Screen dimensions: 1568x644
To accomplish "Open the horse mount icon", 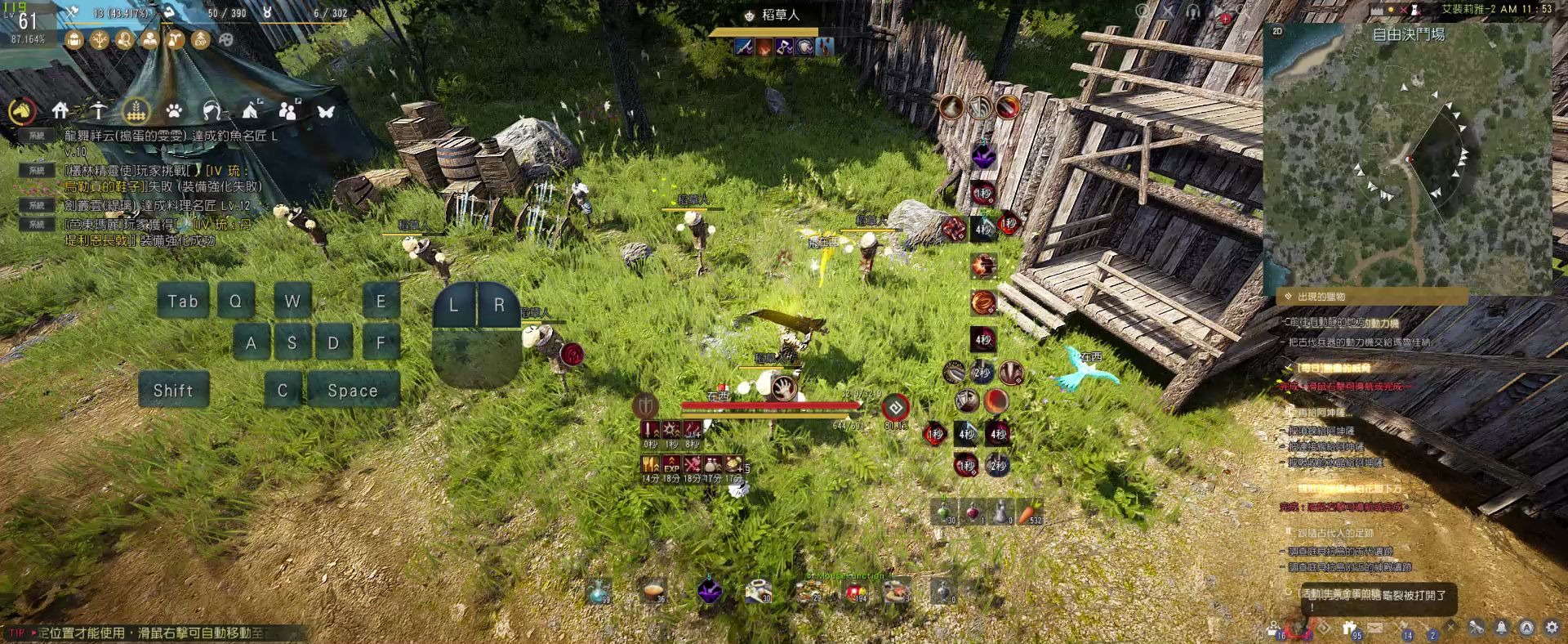I will click(21, 110).
